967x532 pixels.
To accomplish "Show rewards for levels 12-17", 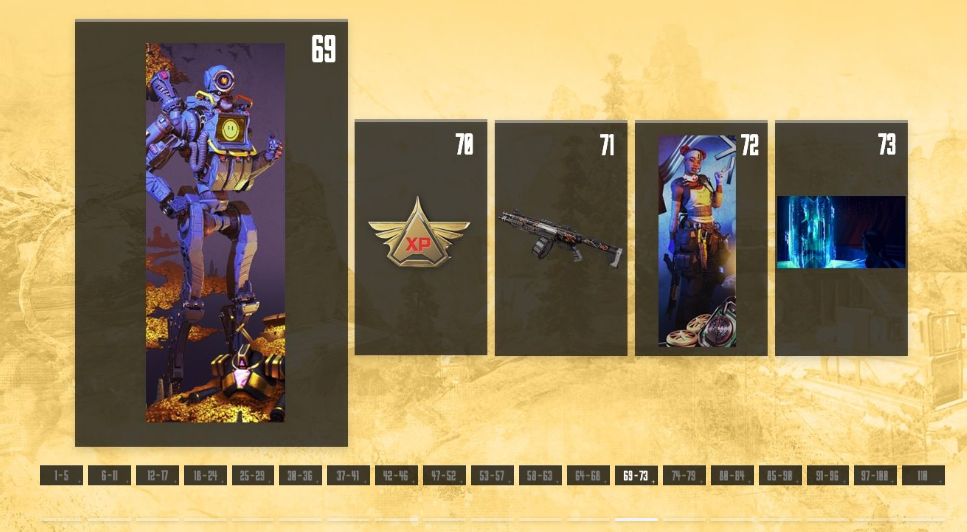I will (157, 476).
